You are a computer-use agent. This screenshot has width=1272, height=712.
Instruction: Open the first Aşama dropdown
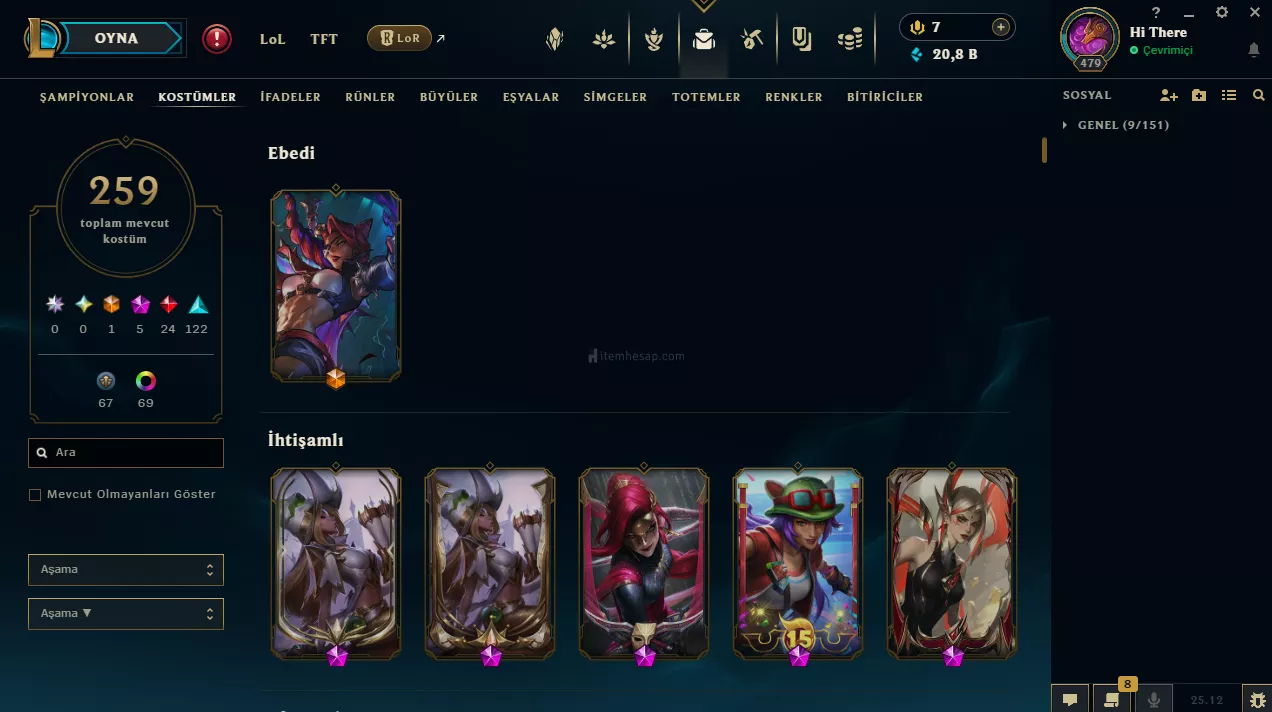(x=126, y=570)
